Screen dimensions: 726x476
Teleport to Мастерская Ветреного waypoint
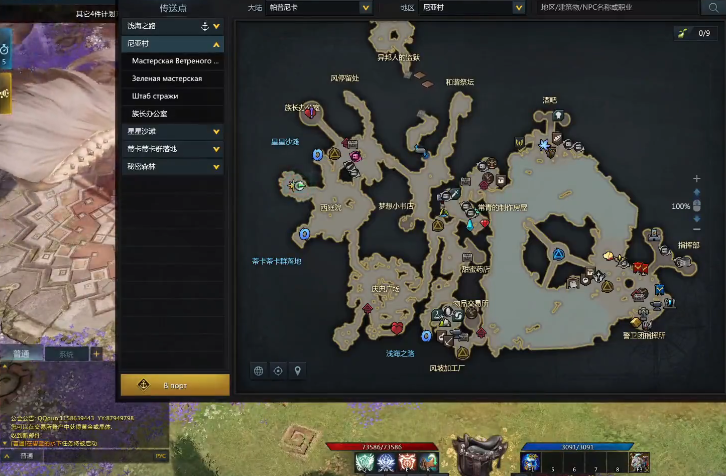pyautogui.click(x=174, y=61)
